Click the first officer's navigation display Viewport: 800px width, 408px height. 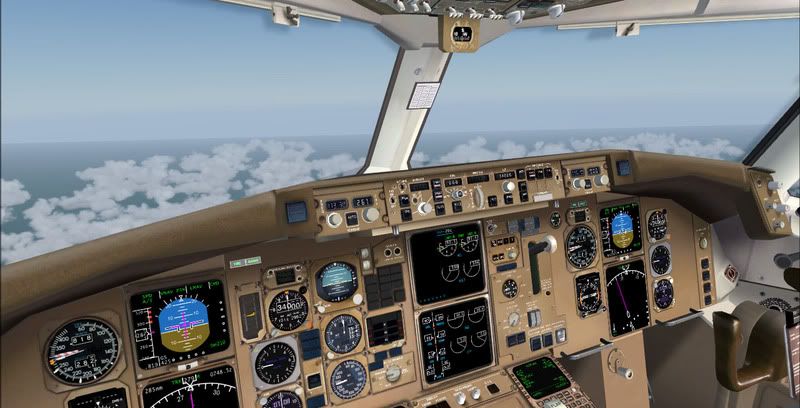point(628,297)
